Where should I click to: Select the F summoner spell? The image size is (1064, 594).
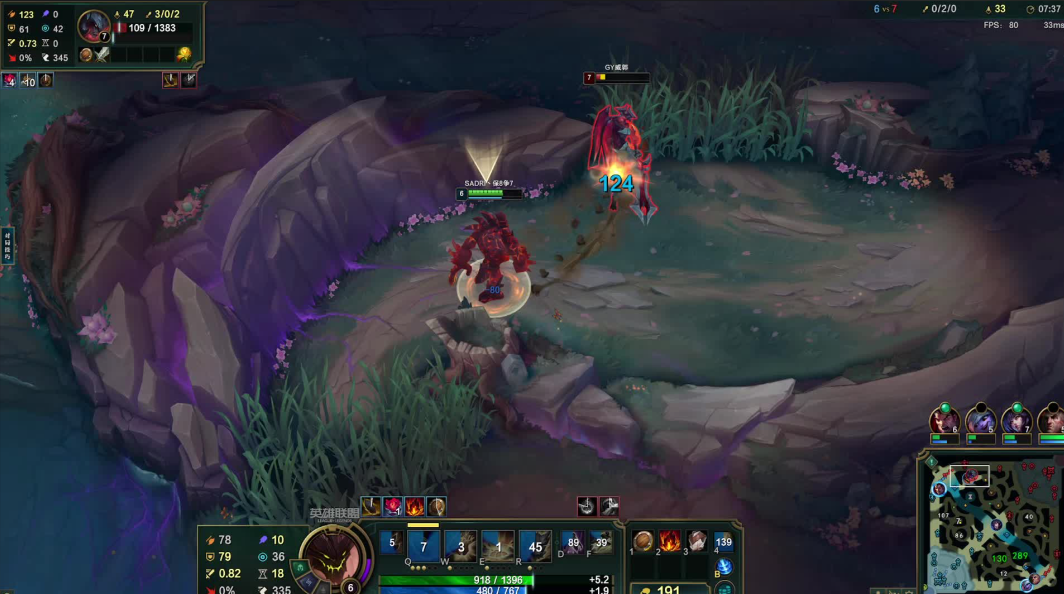pos(600,543)
